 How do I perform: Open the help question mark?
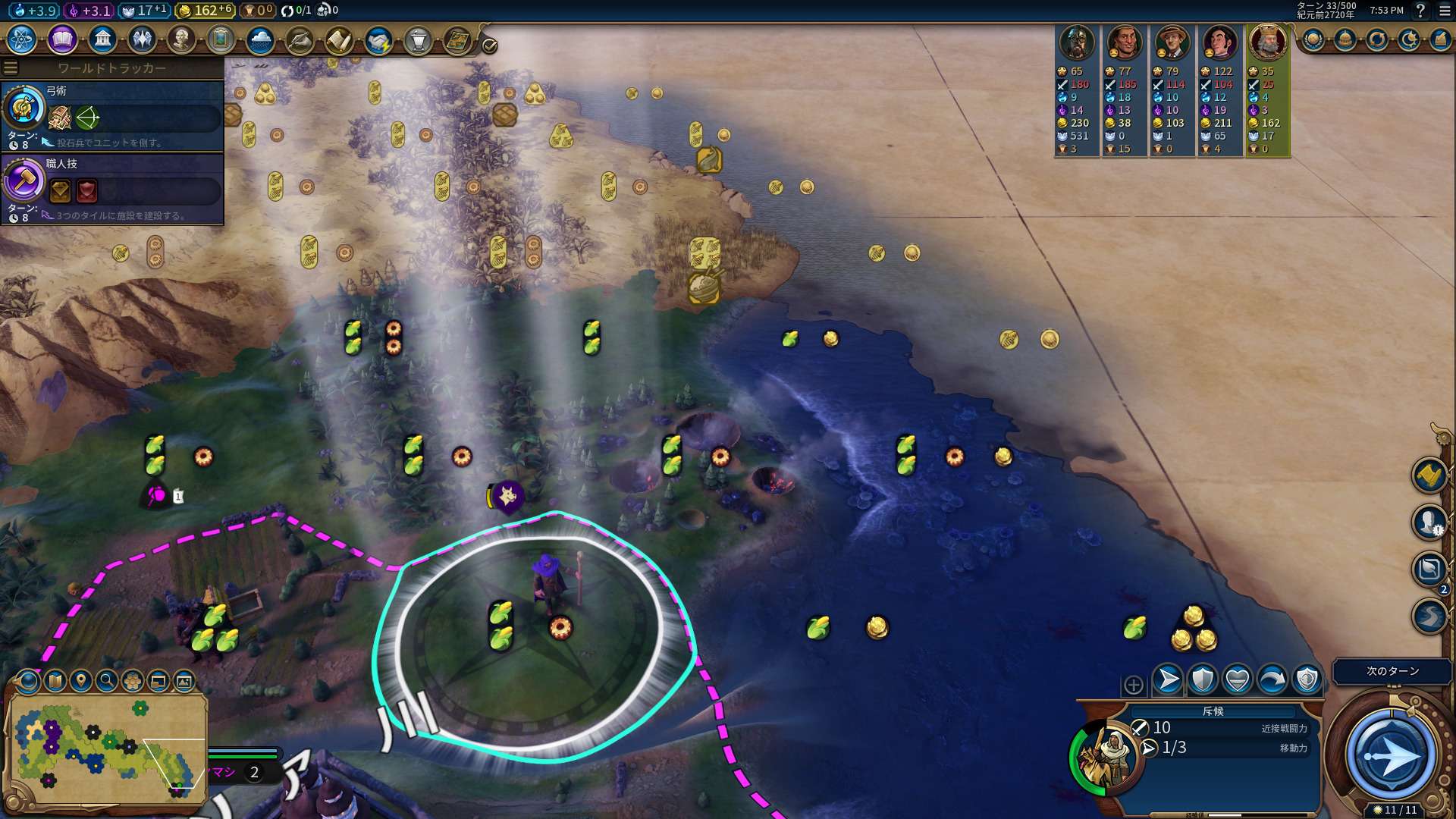click(x=1420, y=11)
